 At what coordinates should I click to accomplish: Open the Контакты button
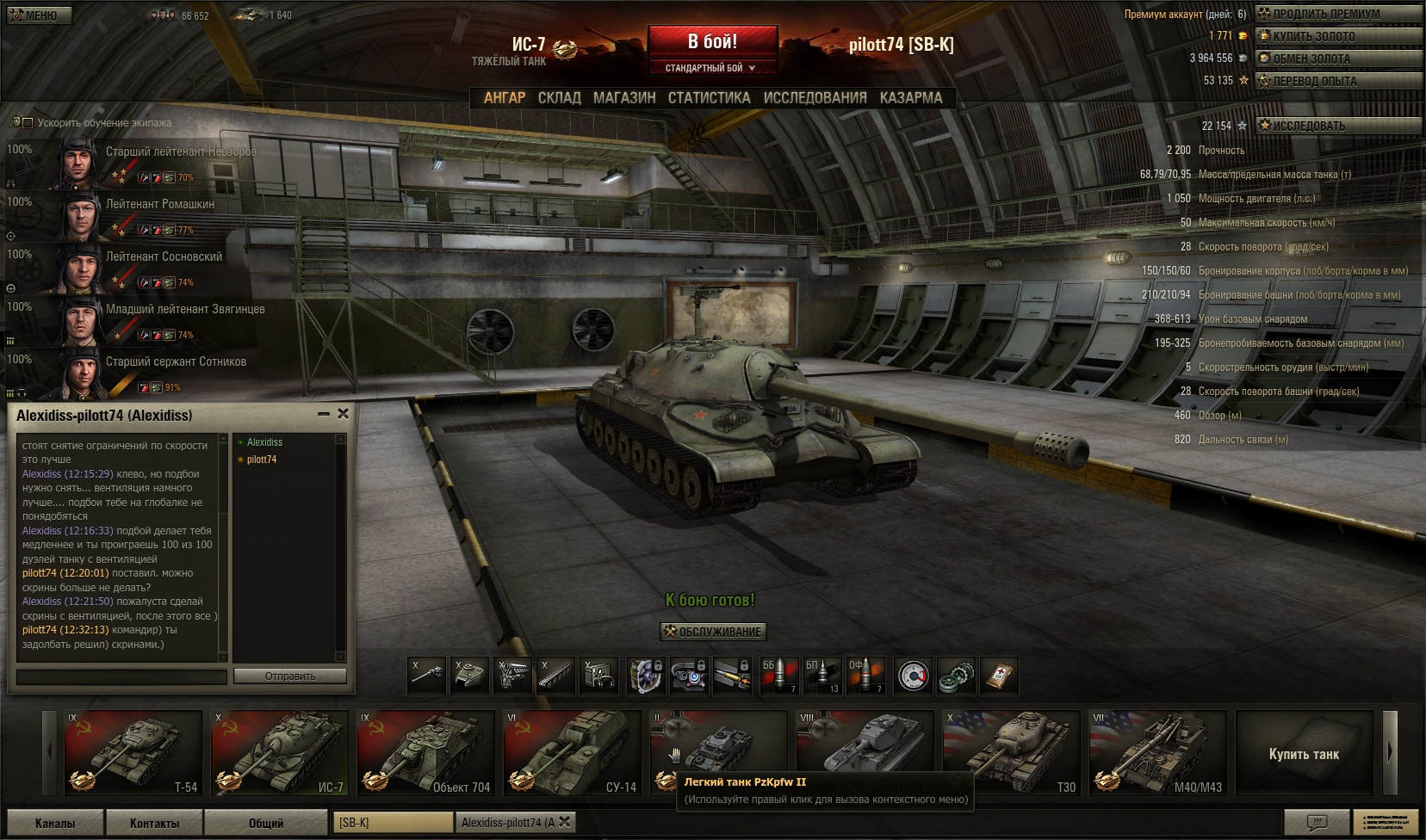(155, 823)
